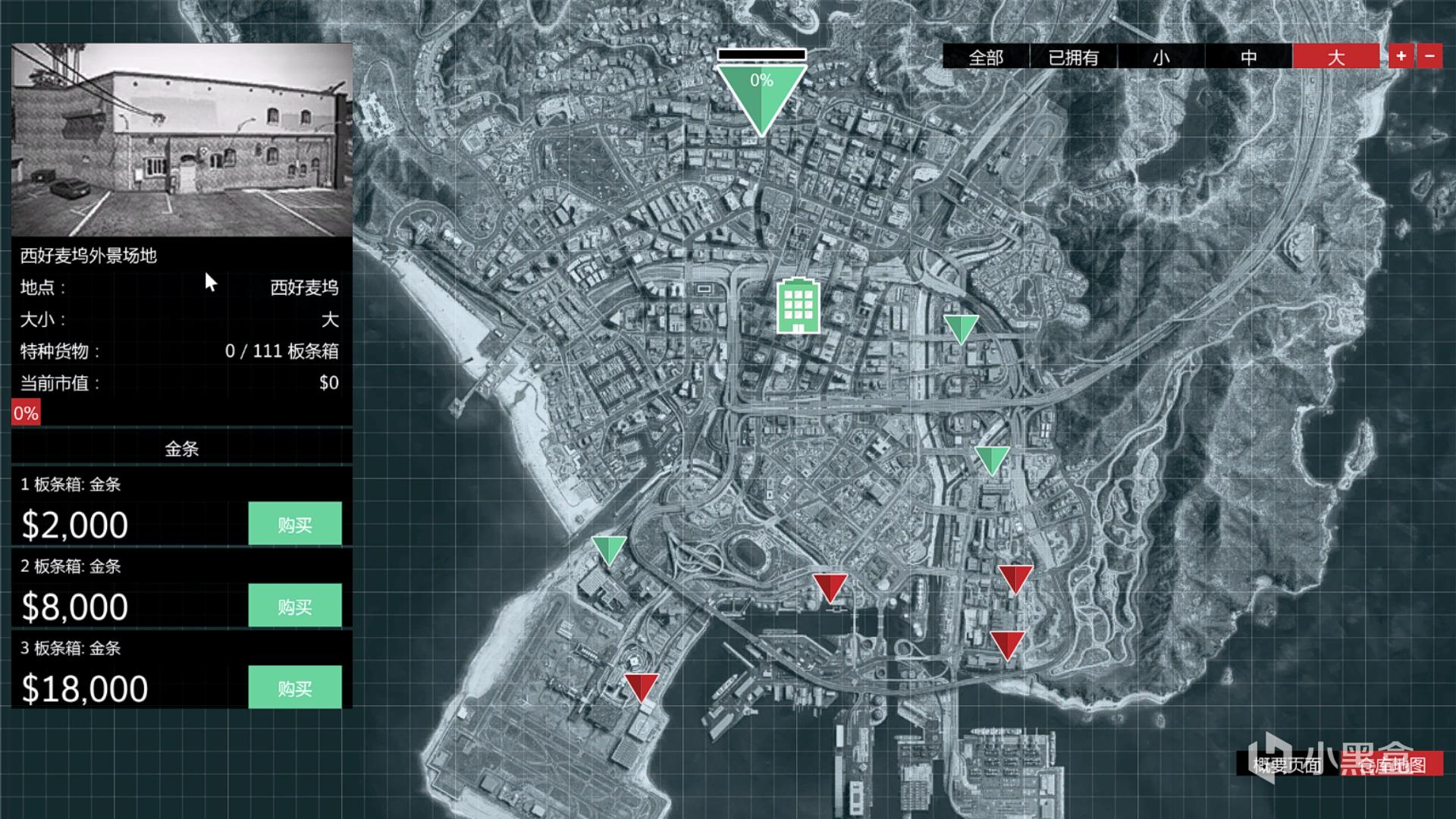Switch to warehouse map (仓库地图) tab

[x=1392, y=764]
